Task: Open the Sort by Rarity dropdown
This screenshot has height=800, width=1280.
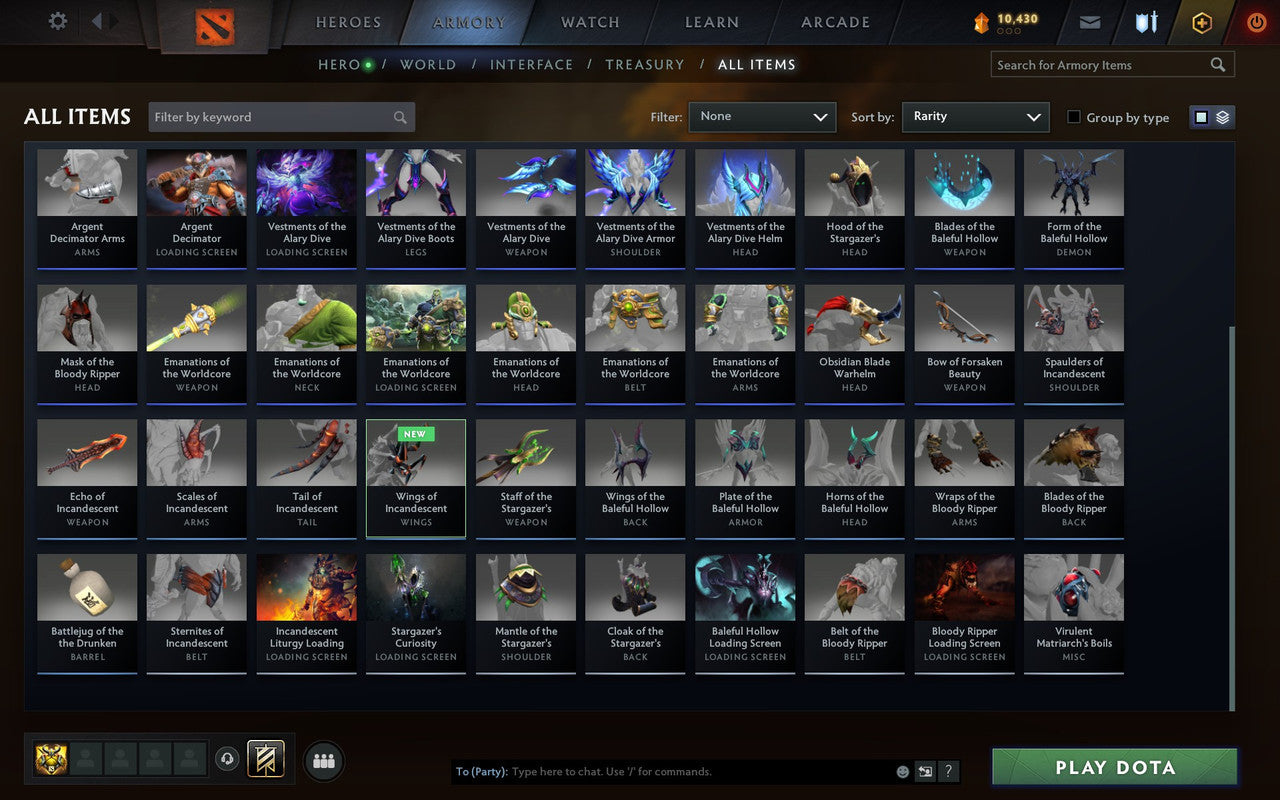Action: 975,116
